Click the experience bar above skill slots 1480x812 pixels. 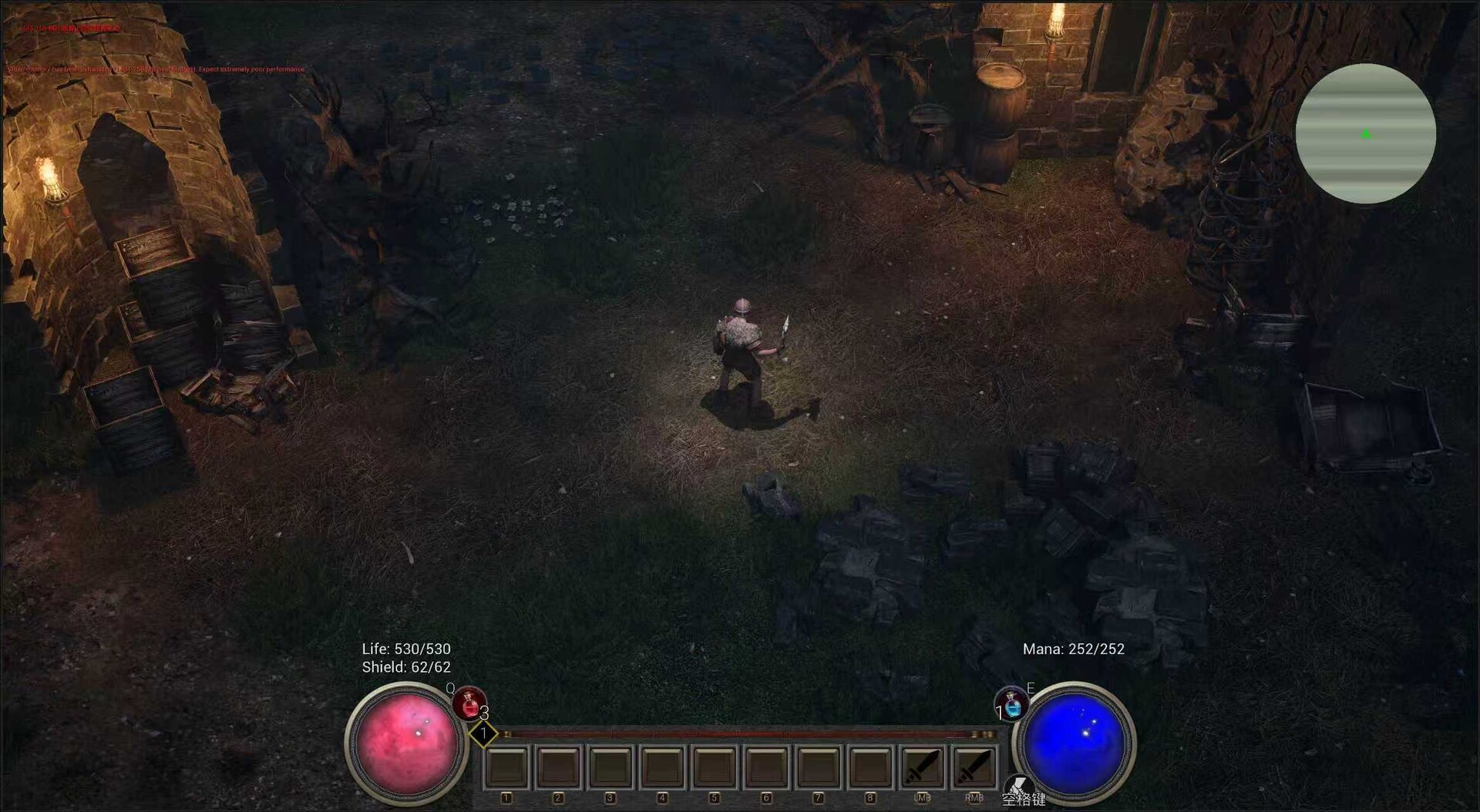[x=740, y=735]
